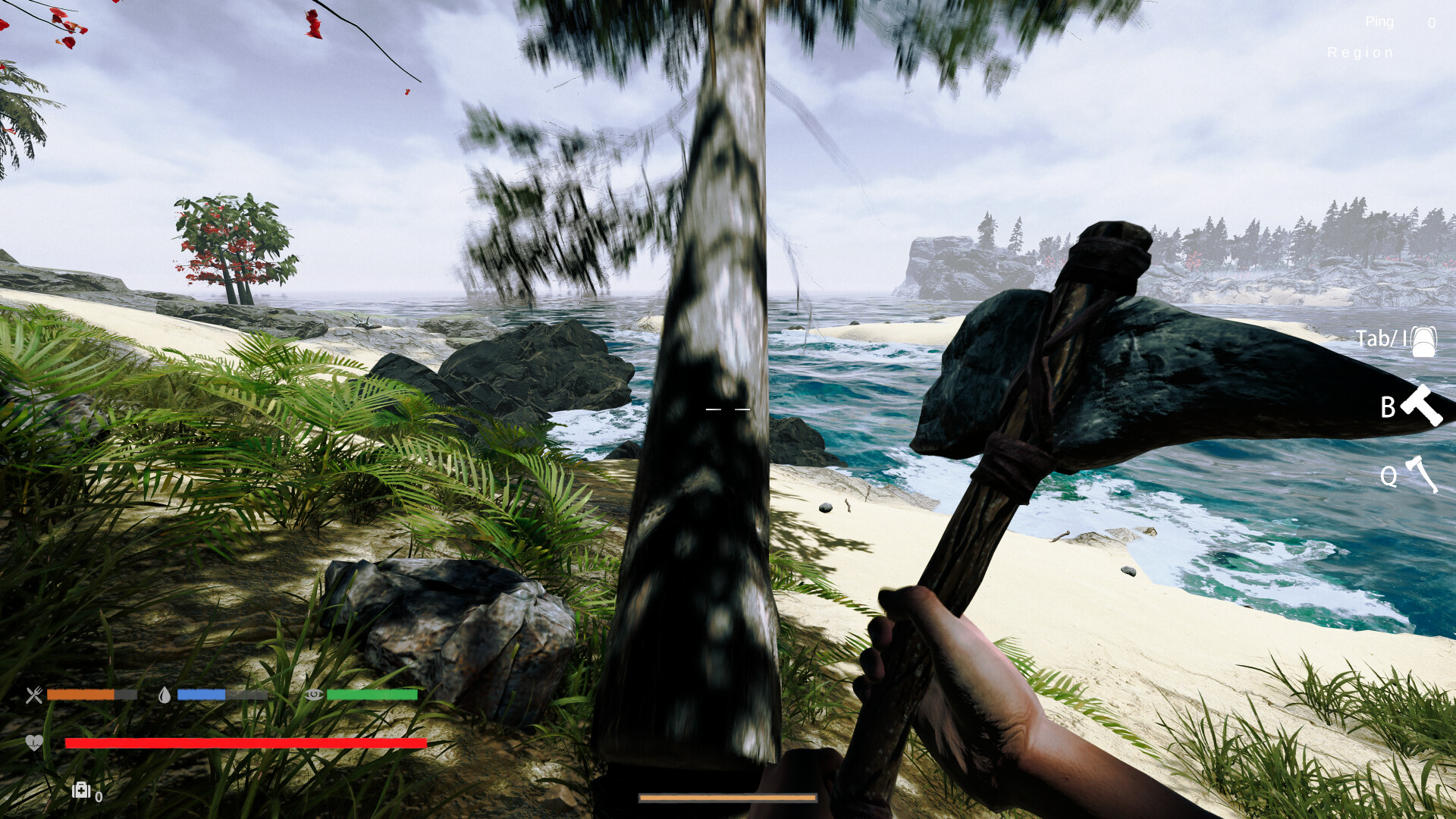Click the Ping label
Screen dimensions: 1456x819
1380,22
